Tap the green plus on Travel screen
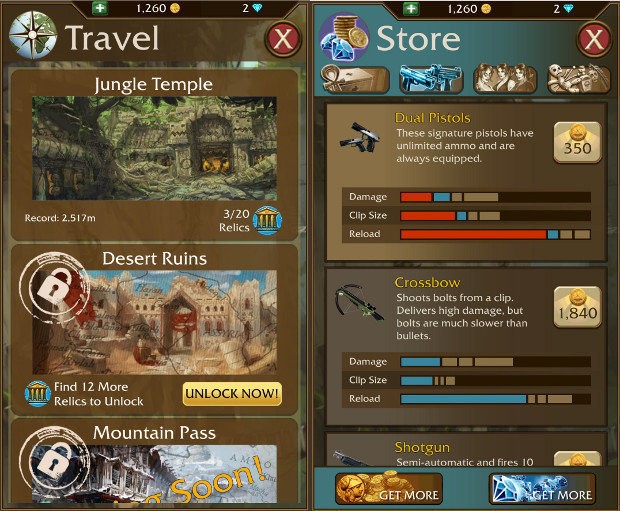 [x=100, y=9]
